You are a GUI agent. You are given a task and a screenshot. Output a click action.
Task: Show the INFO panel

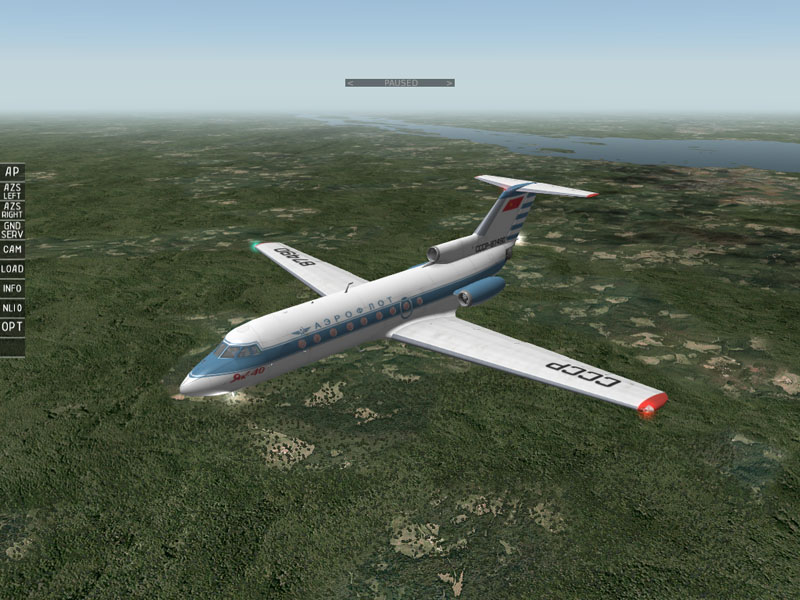point(12,288)
